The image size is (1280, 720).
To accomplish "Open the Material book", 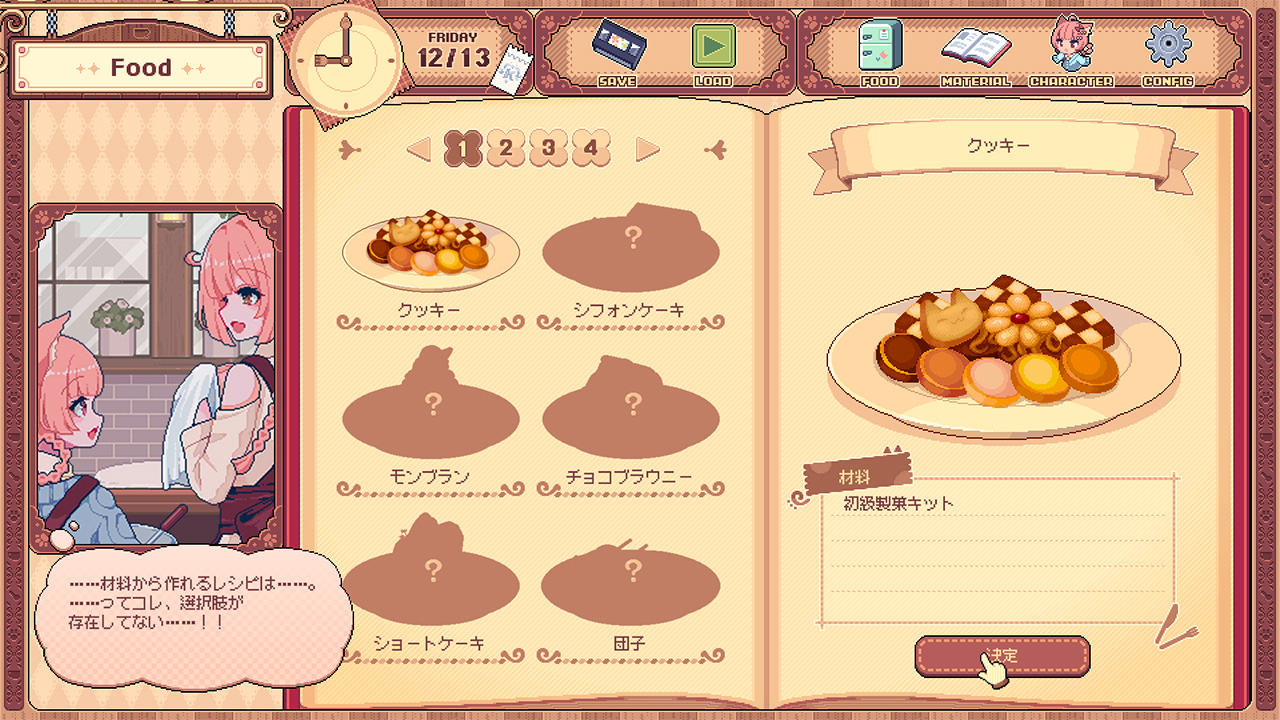I will click(x=975, y=48).
